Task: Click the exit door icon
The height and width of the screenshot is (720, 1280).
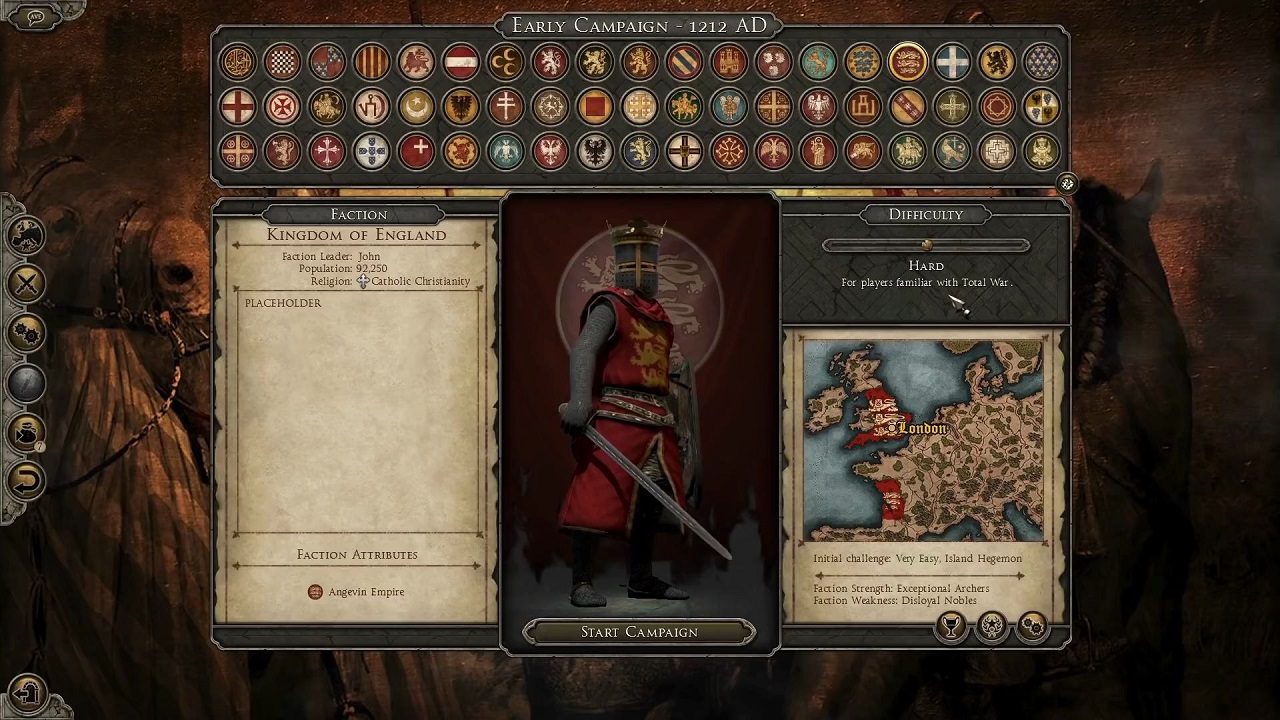Action: (28, 692)
